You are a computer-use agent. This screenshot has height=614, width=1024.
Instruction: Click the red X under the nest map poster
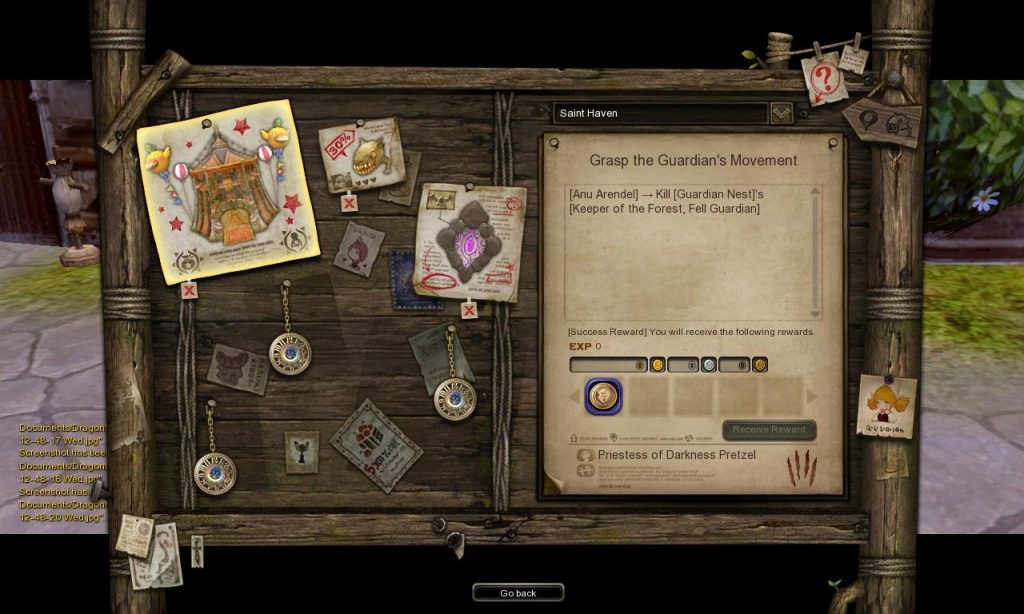[x=468, y=310]
